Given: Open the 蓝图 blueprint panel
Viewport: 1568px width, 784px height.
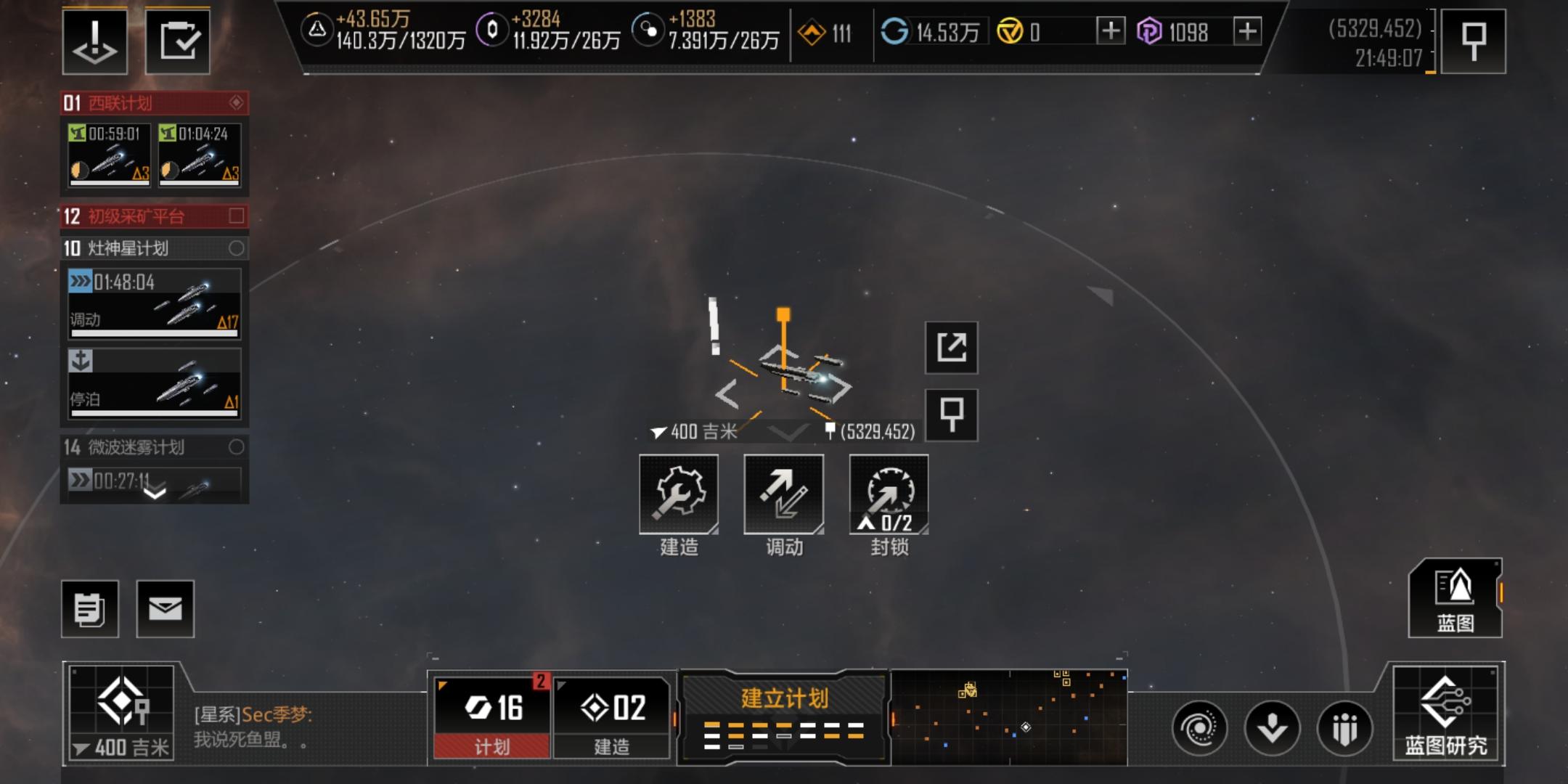Looking at the screenshot, I should (x=1455, y=598).
